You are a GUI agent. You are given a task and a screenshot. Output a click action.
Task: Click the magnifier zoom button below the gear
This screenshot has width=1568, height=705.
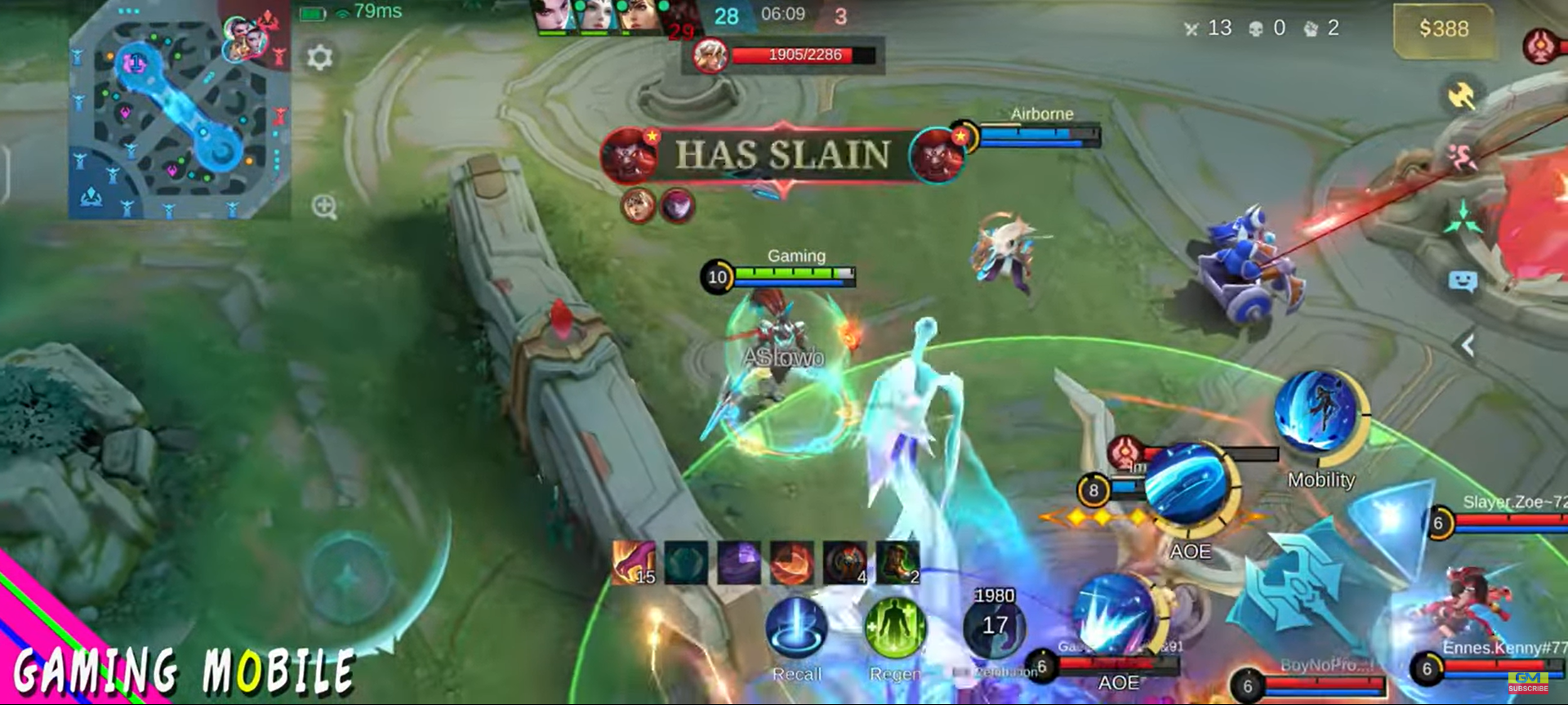click(x=324, y=207)
